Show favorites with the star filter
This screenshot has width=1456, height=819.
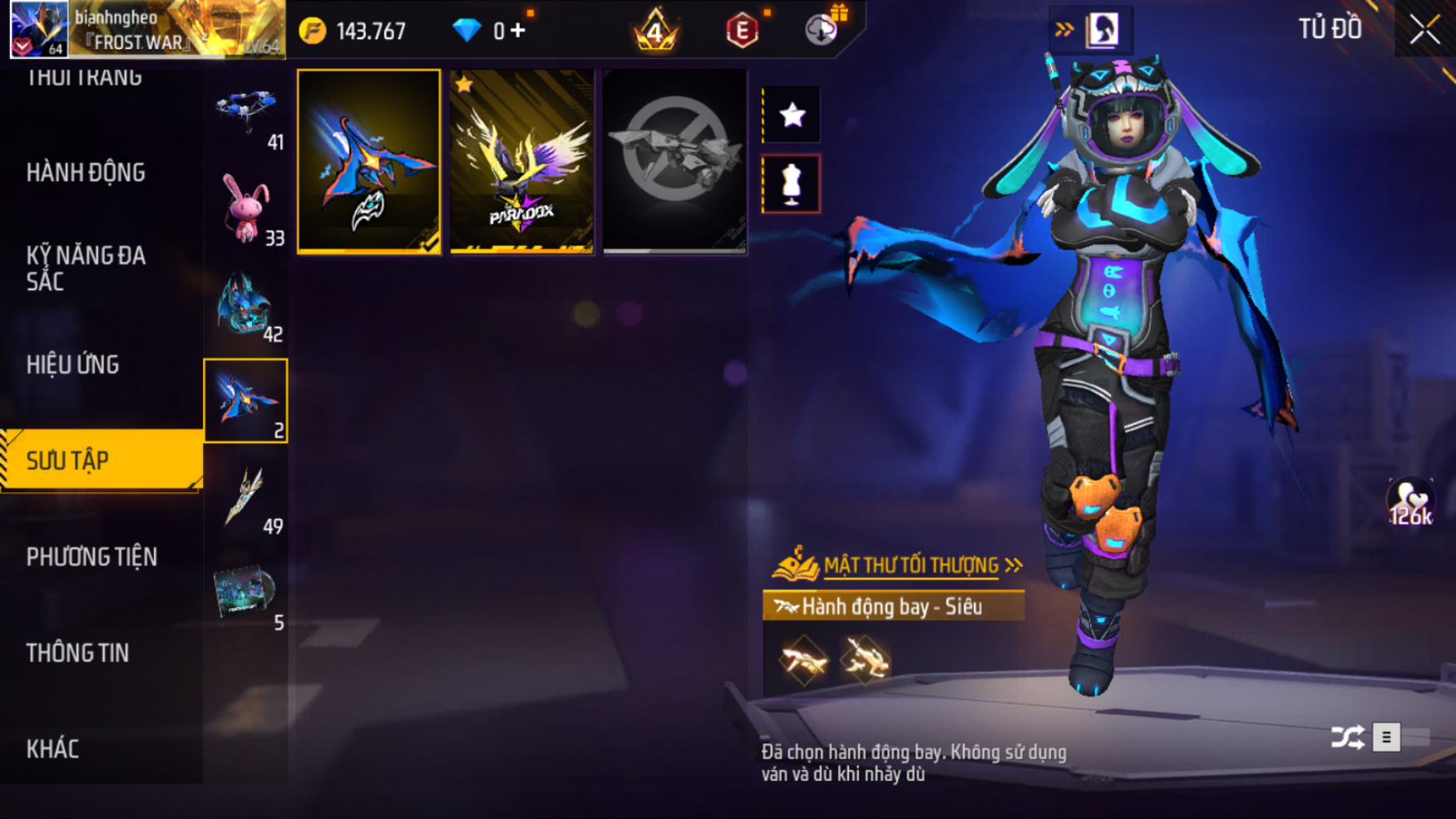point(792,115)
